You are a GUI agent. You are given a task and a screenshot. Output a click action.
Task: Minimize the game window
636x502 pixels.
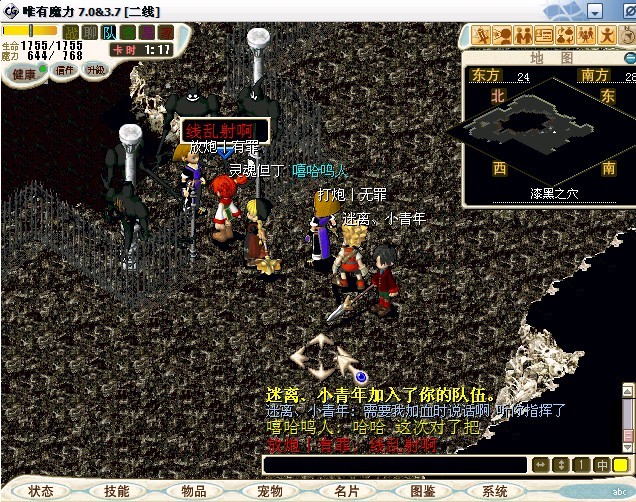tap(594, 11)
